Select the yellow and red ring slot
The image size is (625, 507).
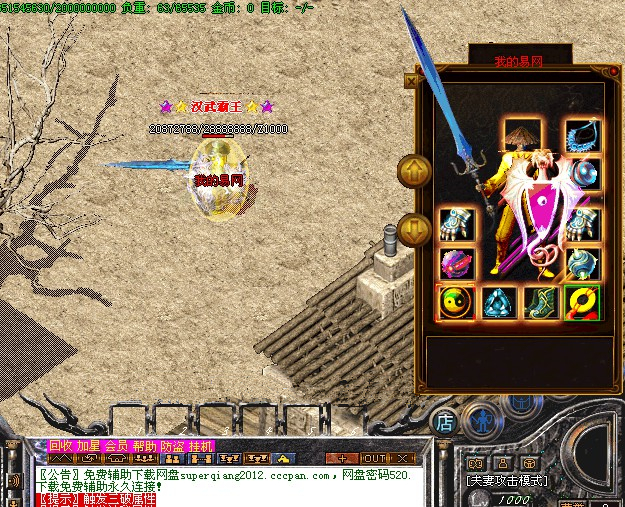tap(583, 303)
